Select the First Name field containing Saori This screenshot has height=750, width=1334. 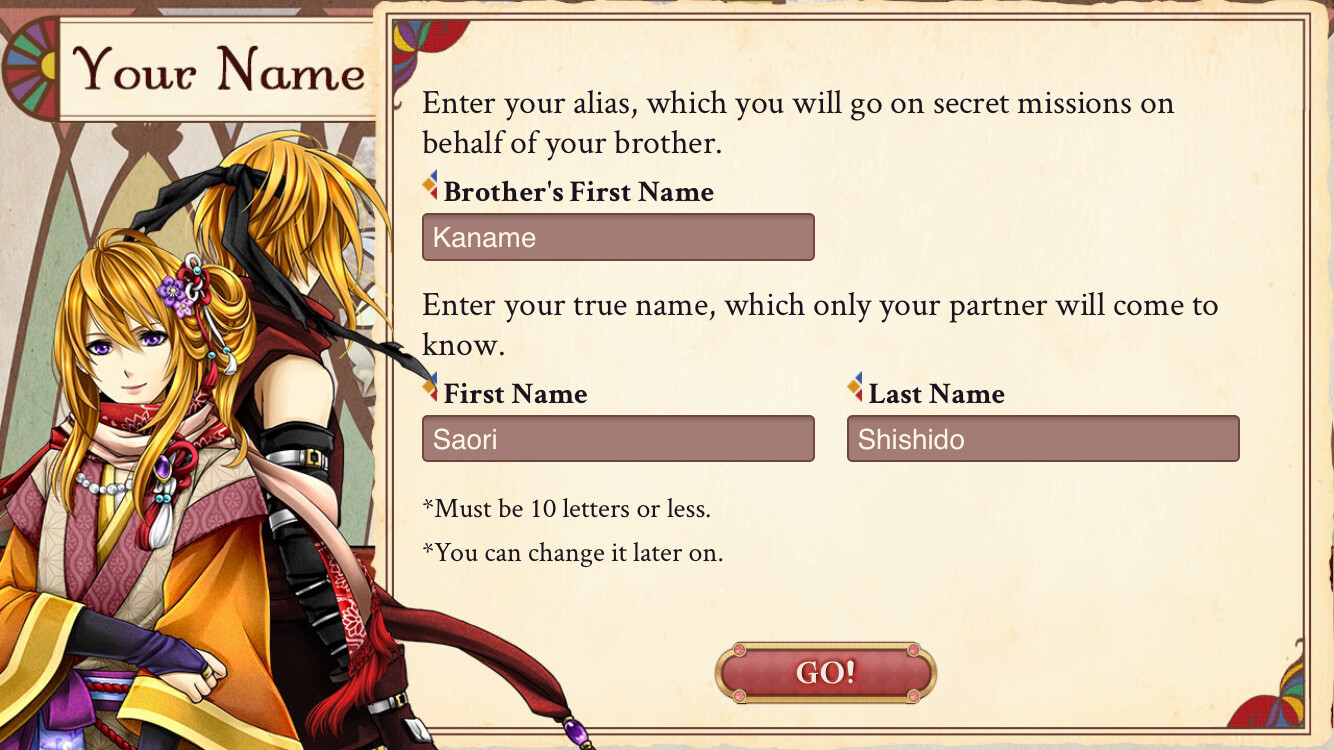[618, 438]
